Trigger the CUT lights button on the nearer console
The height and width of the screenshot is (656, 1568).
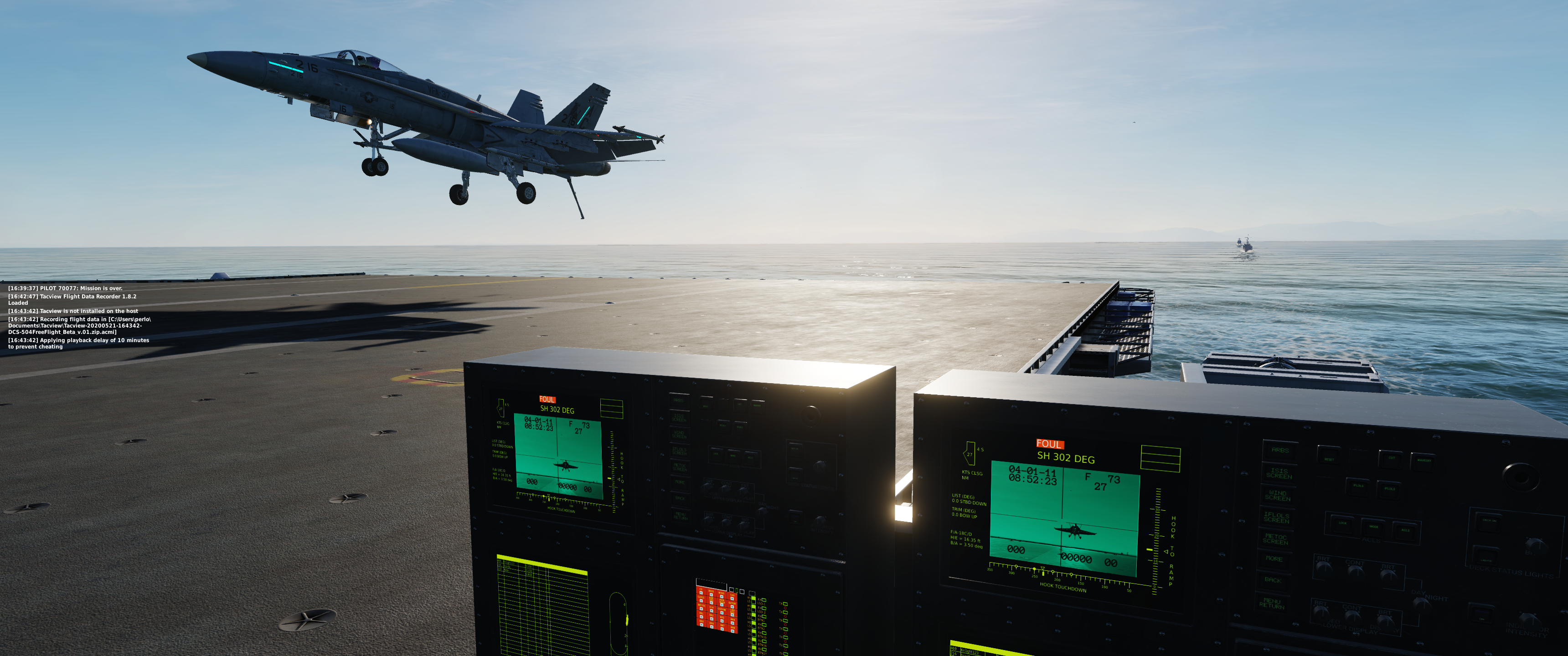(x=1392, y=458)
